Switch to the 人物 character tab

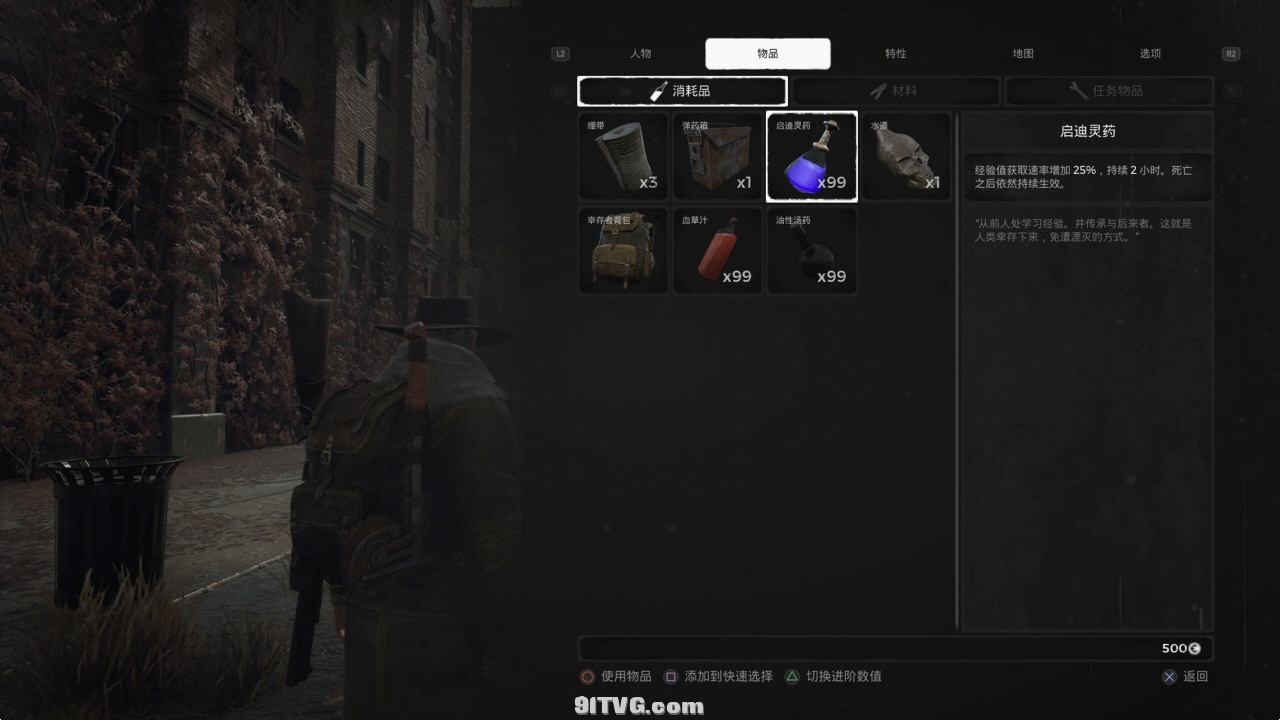(x=640, y=54)
